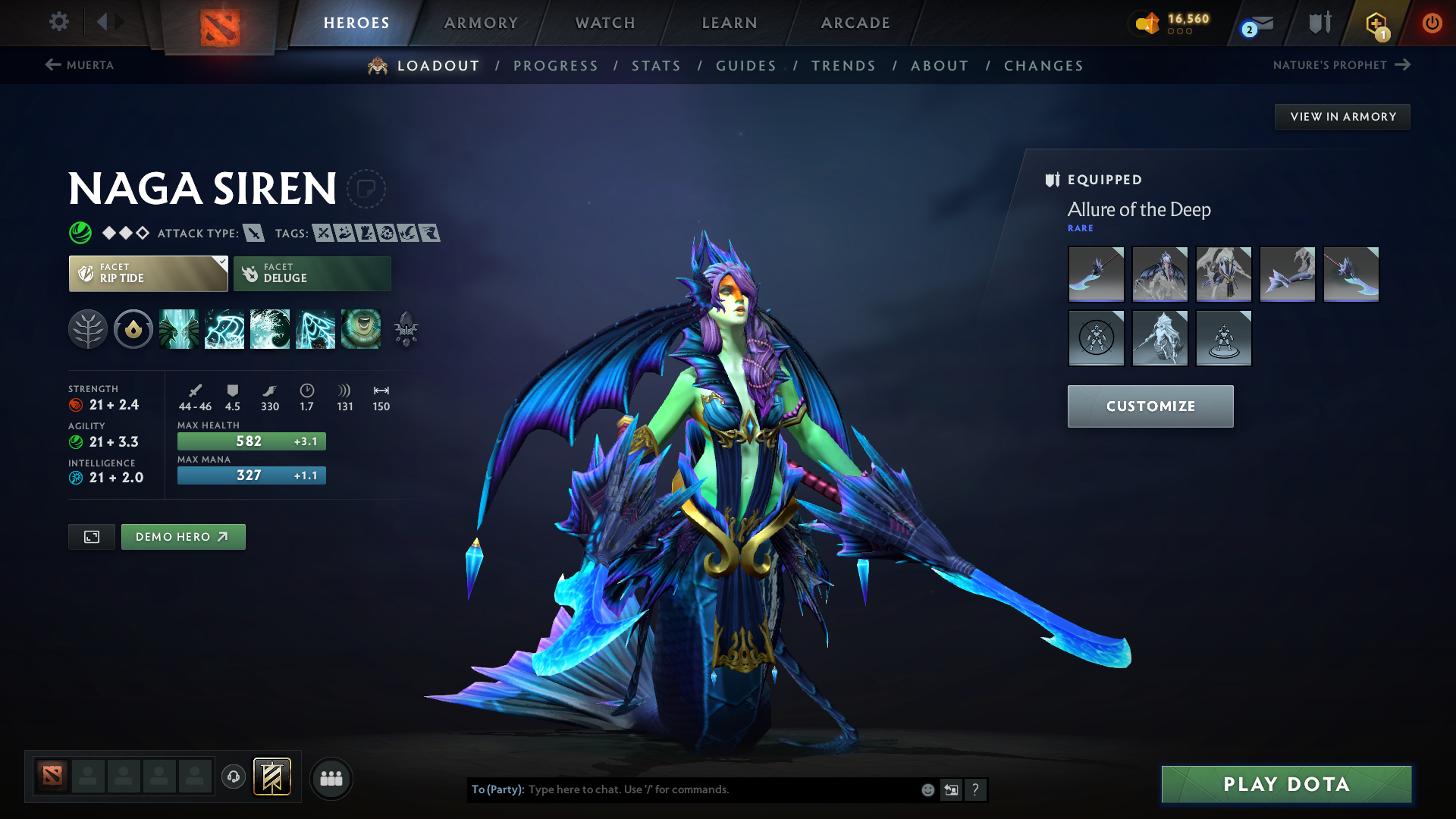Click the settings gear icon

[x=59, y=23]
